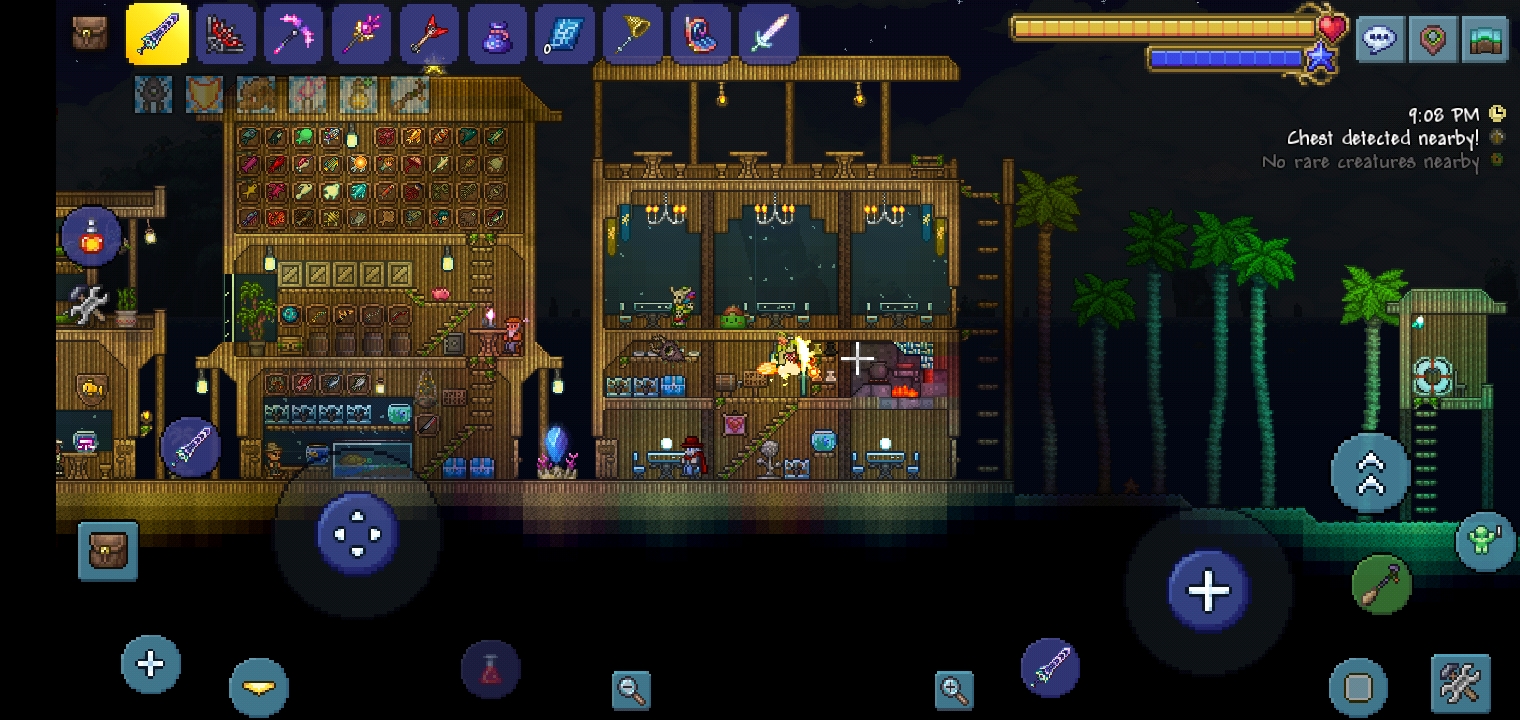The height and width of the screenshot is (720, 1520).
Task: Select the blue money bag hotbar slot
Action: tap(497, 35)
